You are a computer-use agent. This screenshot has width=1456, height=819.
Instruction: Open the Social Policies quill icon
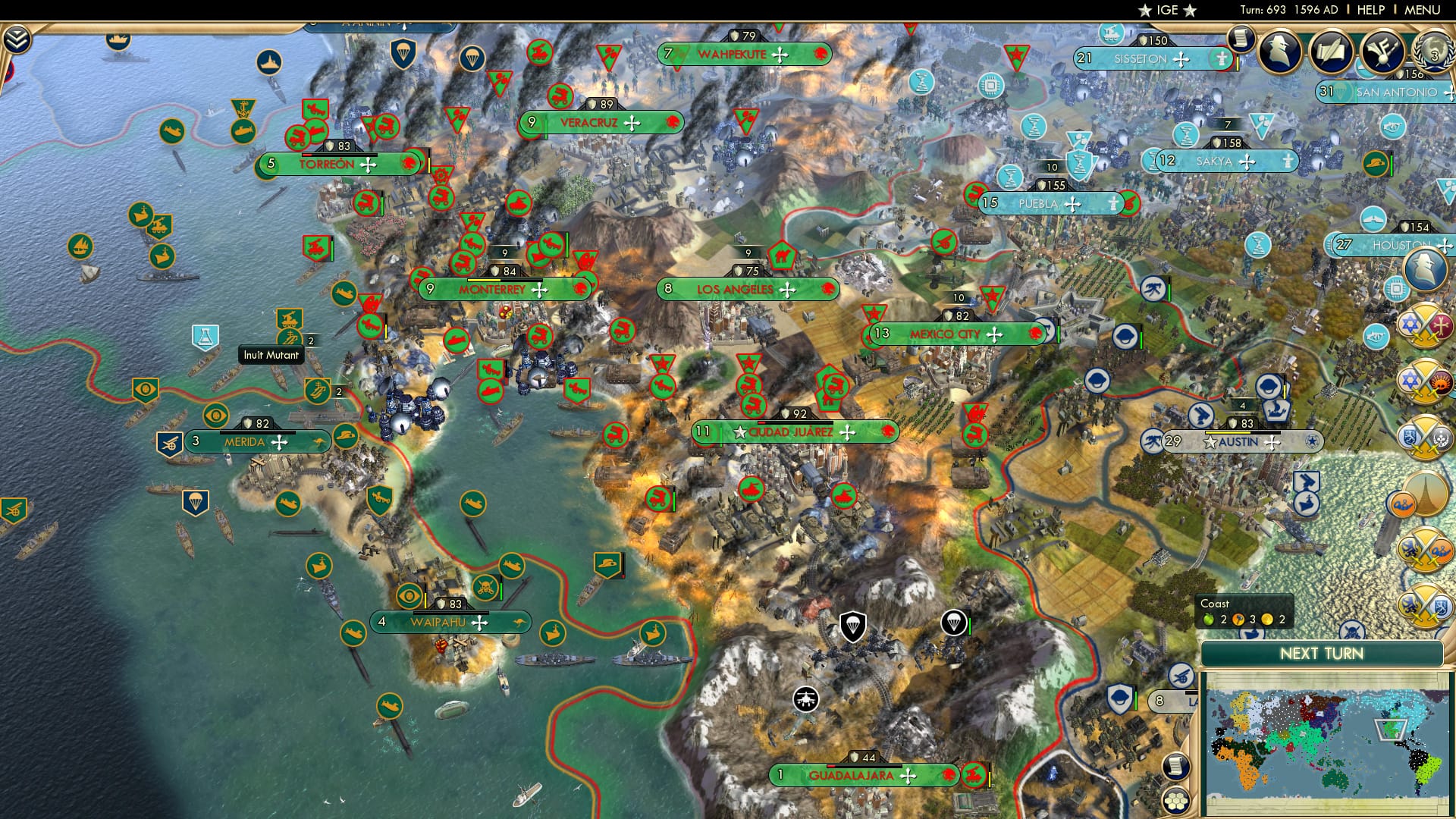[1332, 52]
